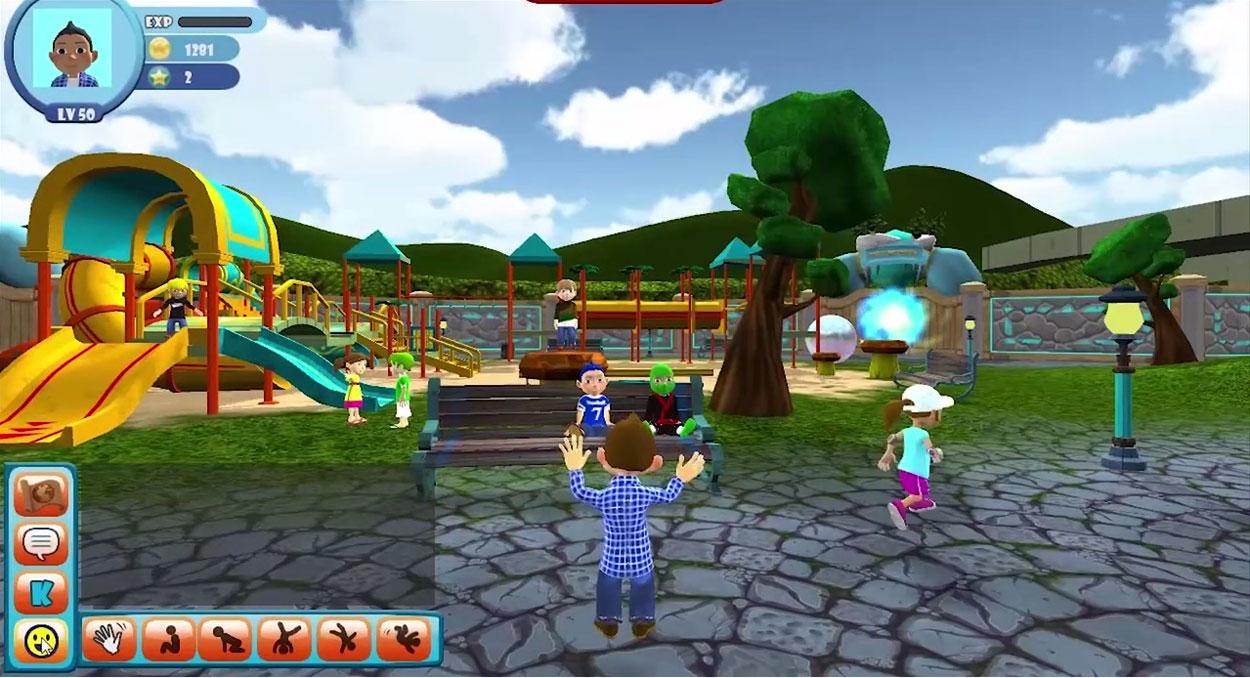
Task: Open the chat speech bubble
Action: coord(41,544)
